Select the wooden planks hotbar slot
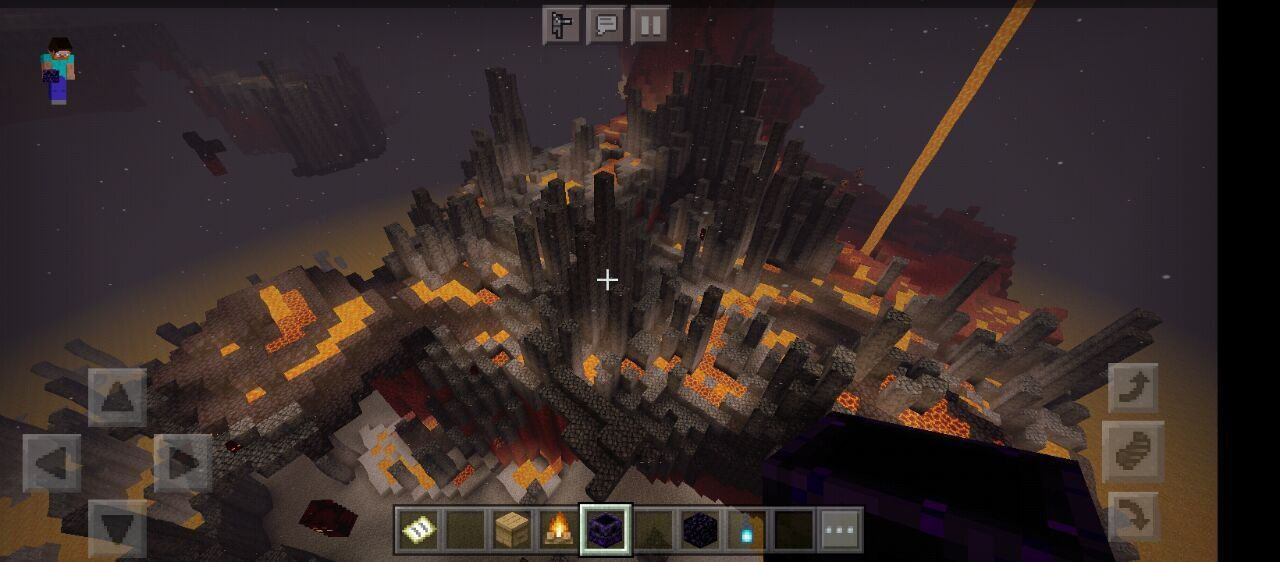Viewport: 1280px width, 562px height. pos(512,530)
